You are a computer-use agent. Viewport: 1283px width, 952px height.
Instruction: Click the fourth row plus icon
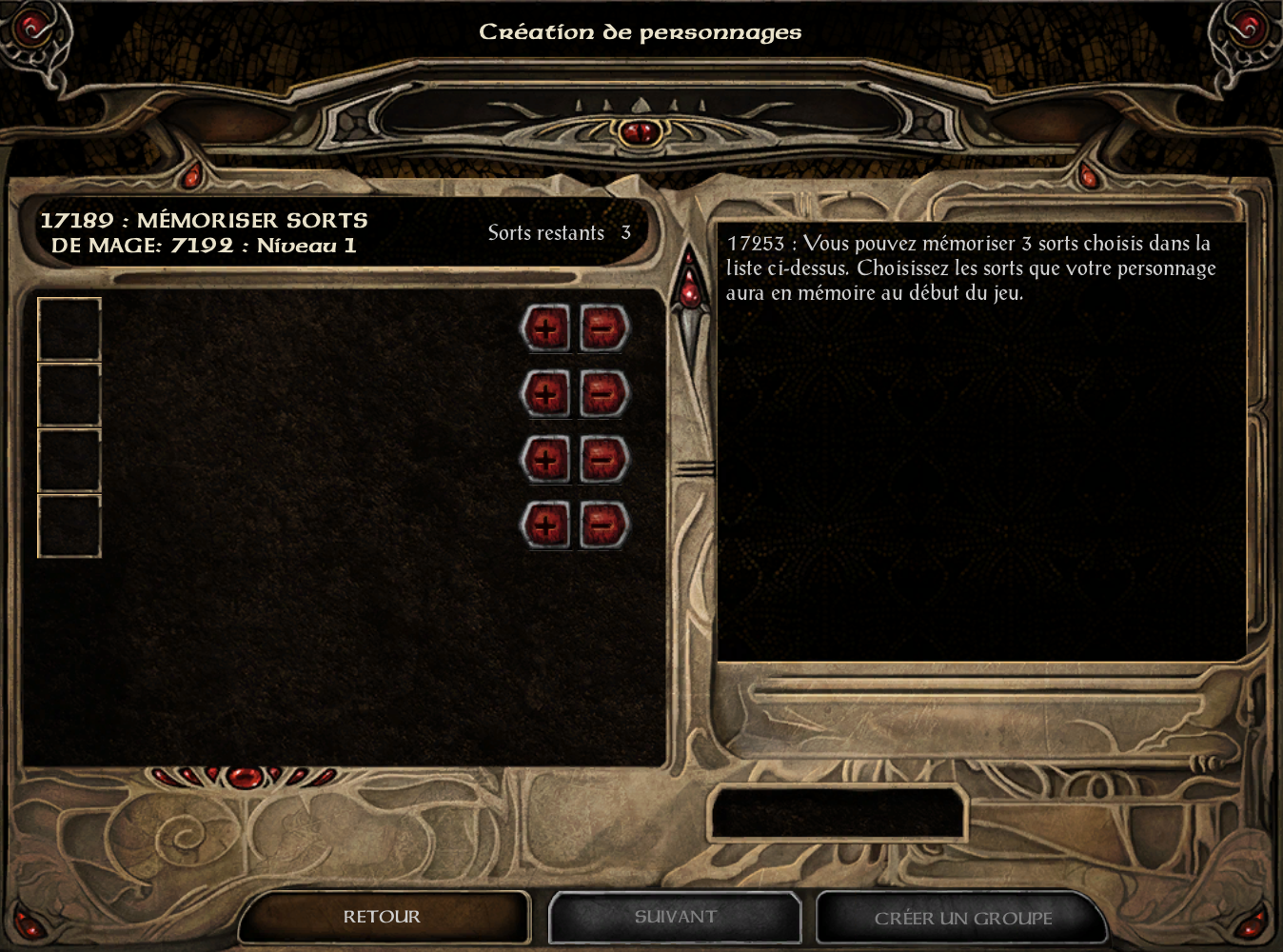click(x=546, y=523)
